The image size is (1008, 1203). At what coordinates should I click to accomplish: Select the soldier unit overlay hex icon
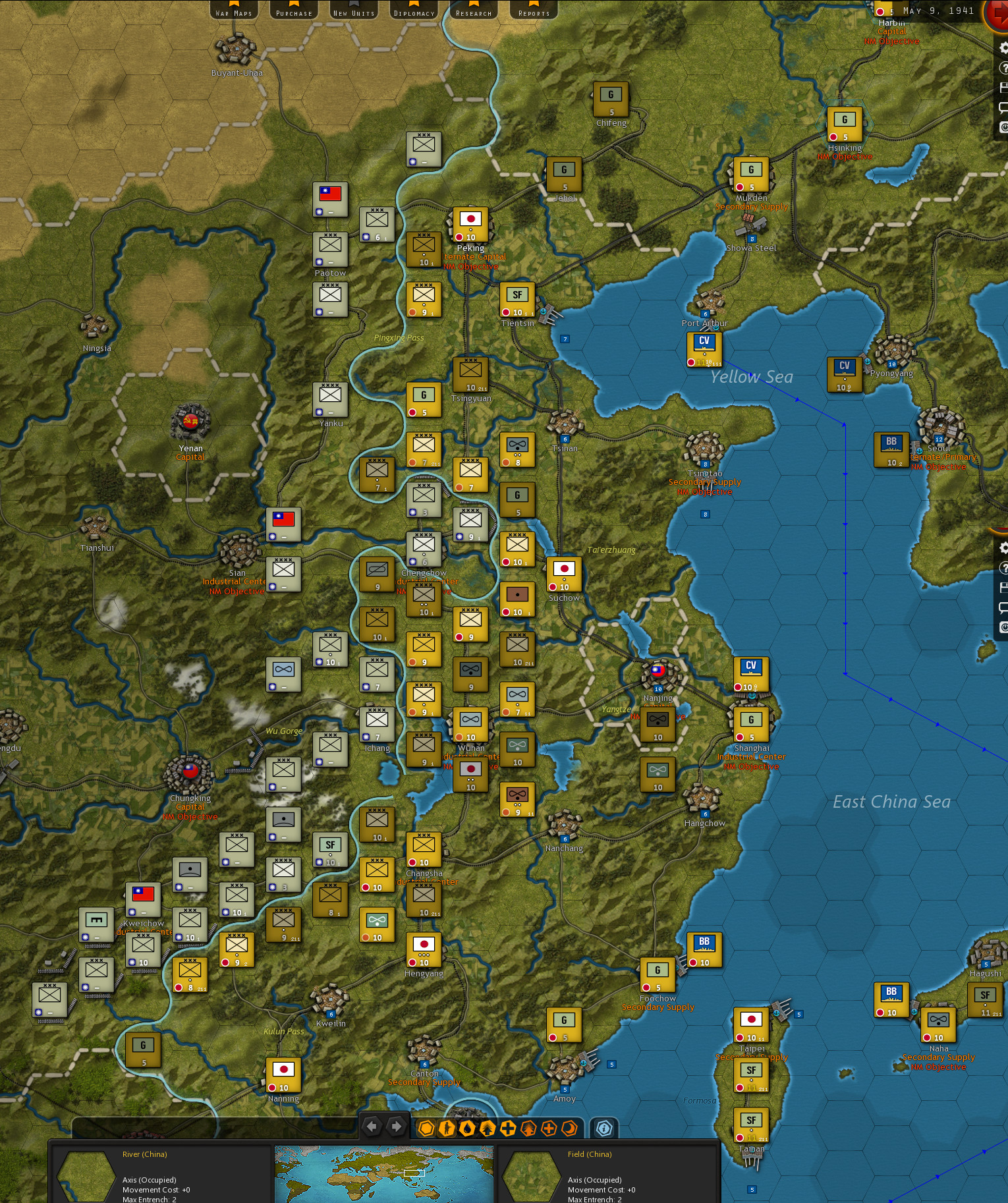tap(447, 1127)
